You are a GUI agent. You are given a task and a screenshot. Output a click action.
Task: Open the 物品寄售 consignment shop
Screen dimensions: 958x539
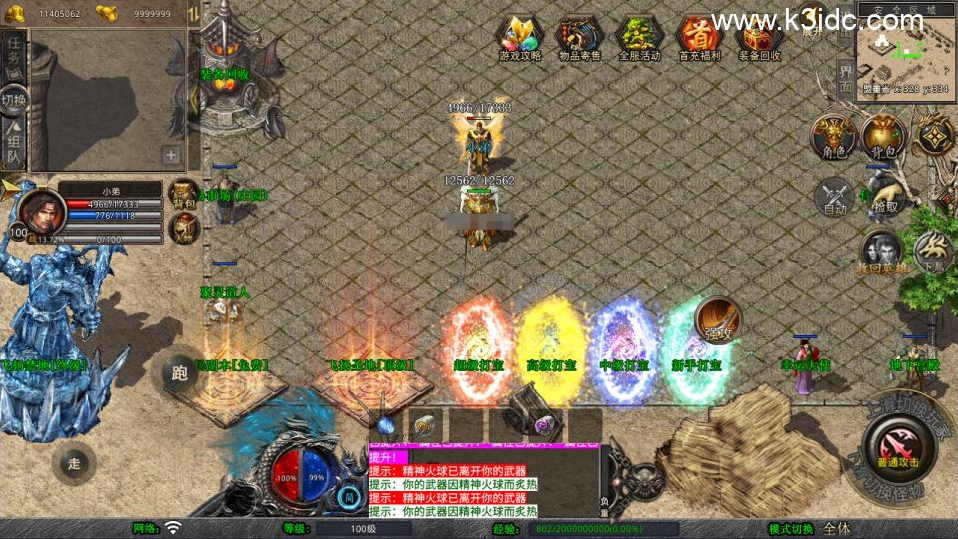coord(580,38)
